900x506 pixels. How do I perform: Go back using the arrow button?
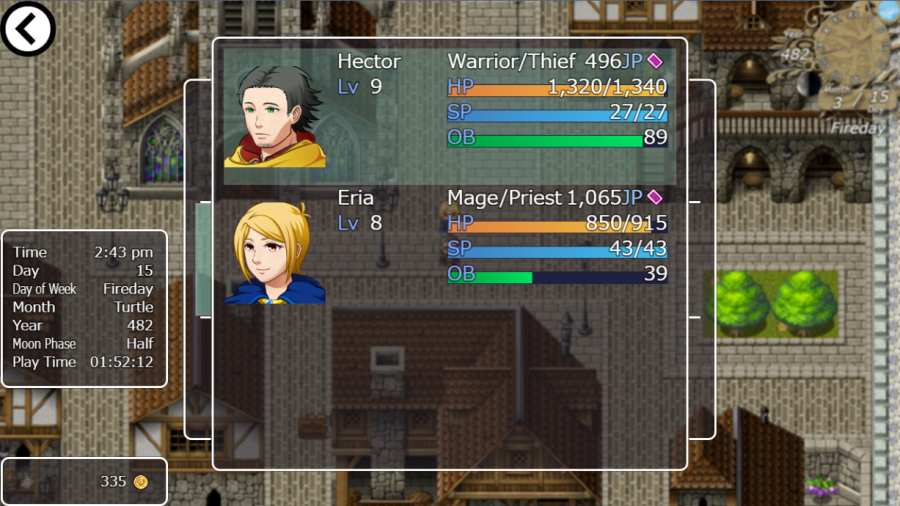(x=28, y=28)
